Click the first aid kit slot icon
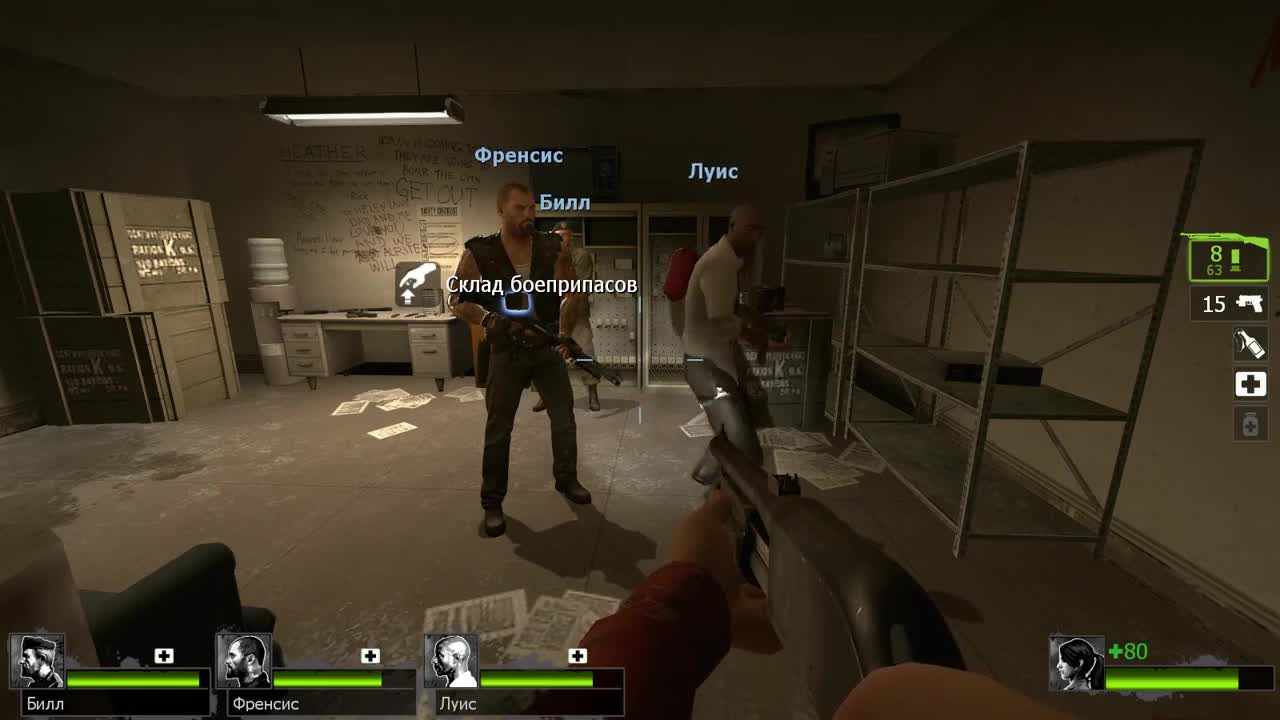Image resolution: width=1280 pixels, height=720 pixels. [x=1250, y=383]
